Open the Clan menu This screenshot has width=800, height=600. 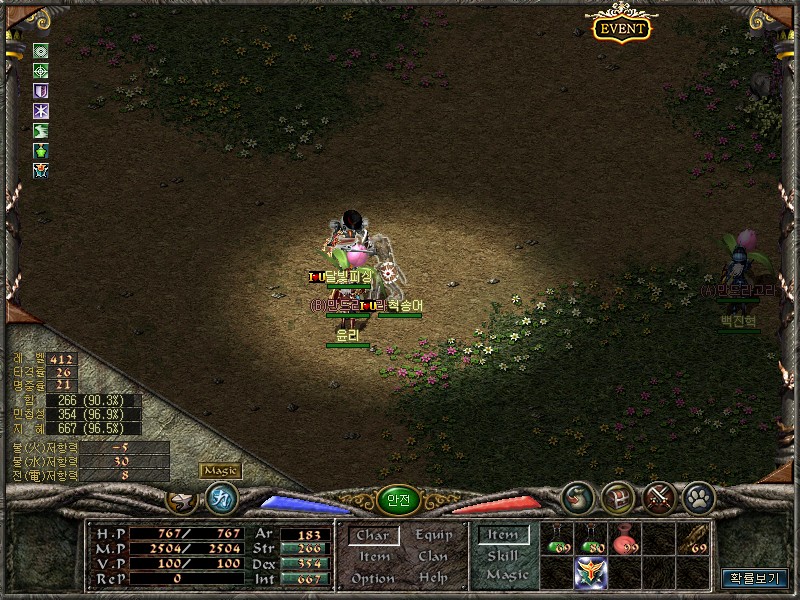point(433,557)
